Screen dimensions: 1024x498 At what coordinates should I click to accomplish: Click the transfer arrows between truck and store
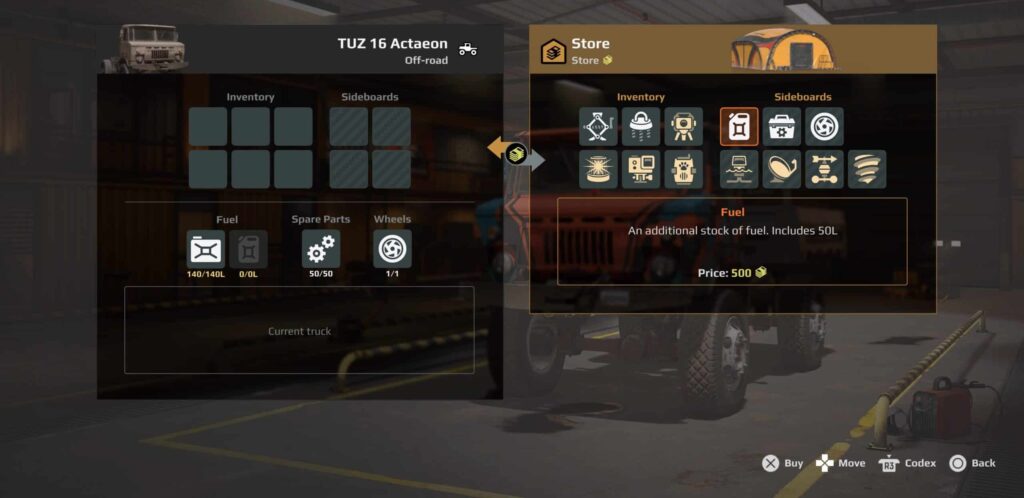[516, 153]
